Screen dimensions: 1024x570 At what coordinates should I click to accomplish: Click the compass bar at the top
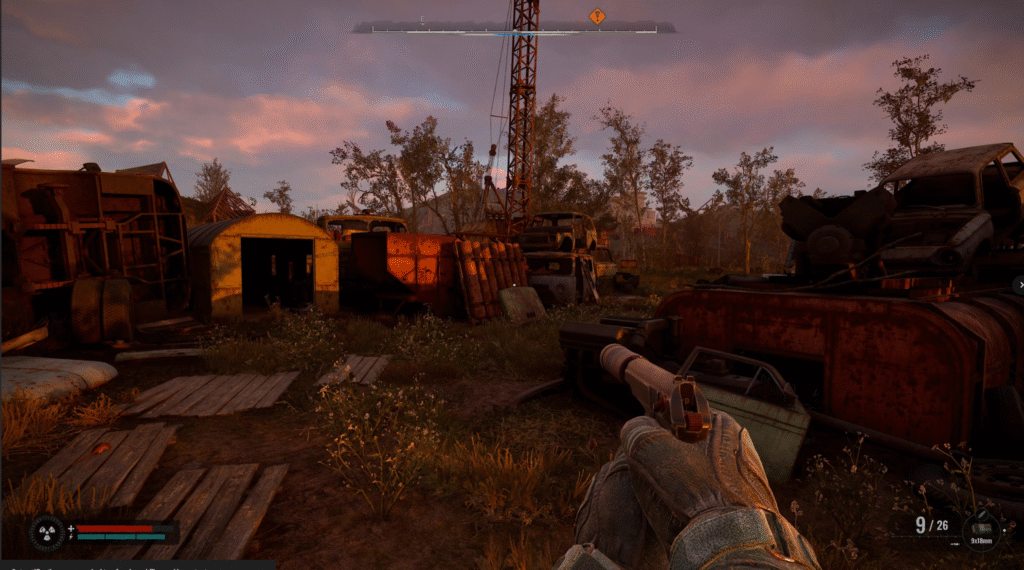point(513,29)
